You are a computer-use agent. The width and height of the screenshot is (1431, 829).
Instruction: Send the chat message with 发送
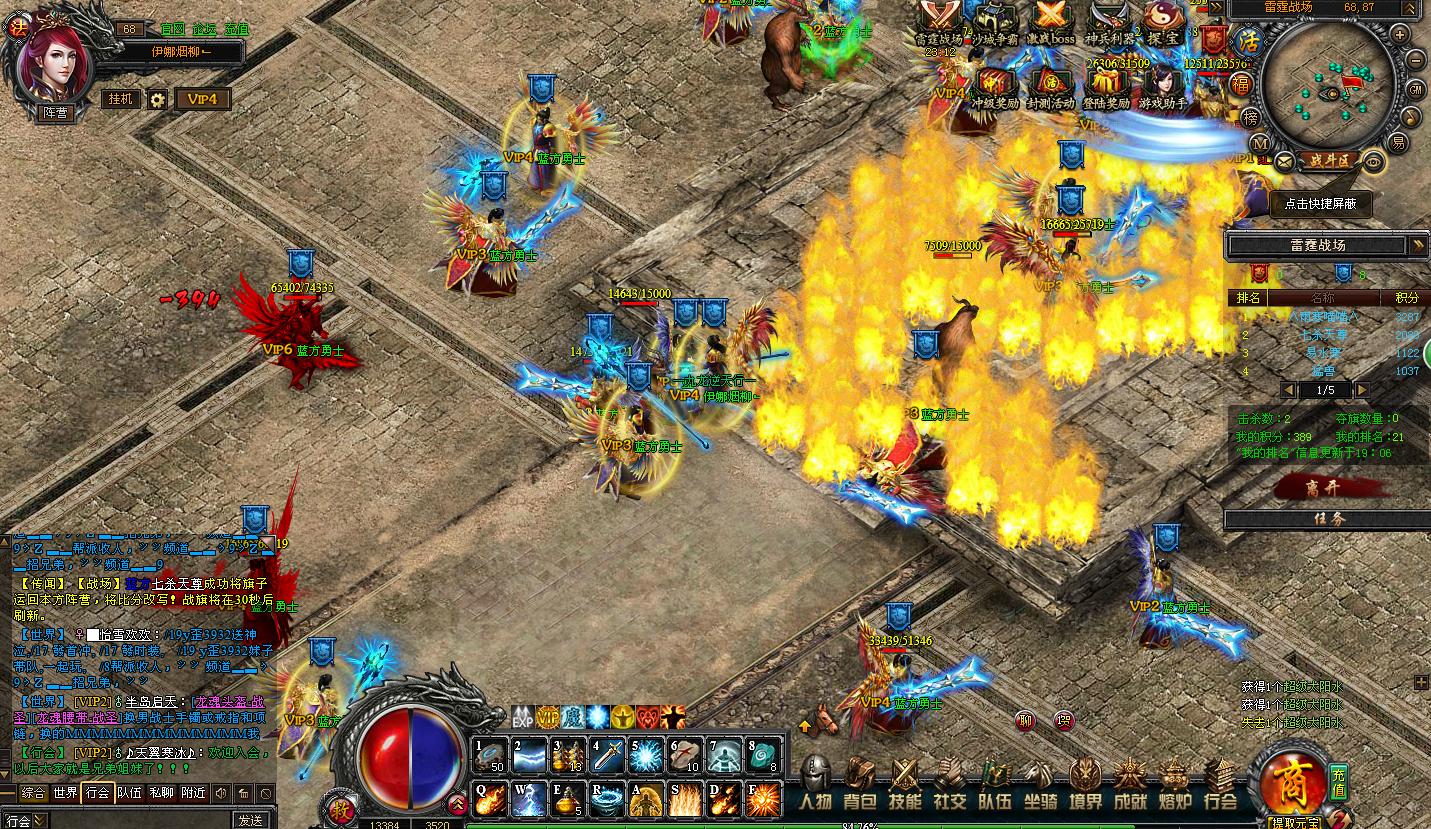[x=250, y=820]
